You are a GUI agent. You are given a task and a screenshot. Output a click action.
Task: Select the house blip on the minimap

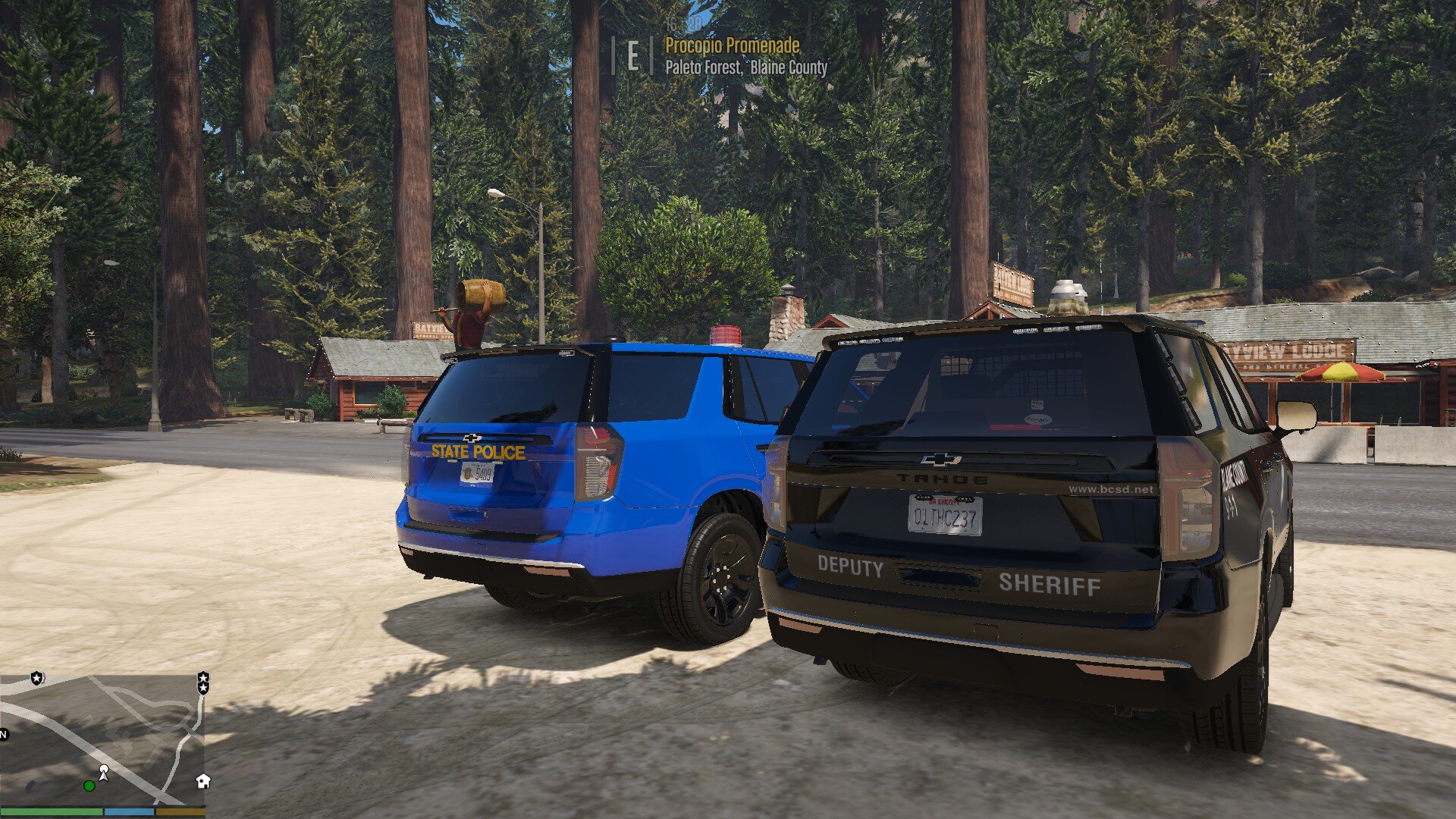[202, 781]
